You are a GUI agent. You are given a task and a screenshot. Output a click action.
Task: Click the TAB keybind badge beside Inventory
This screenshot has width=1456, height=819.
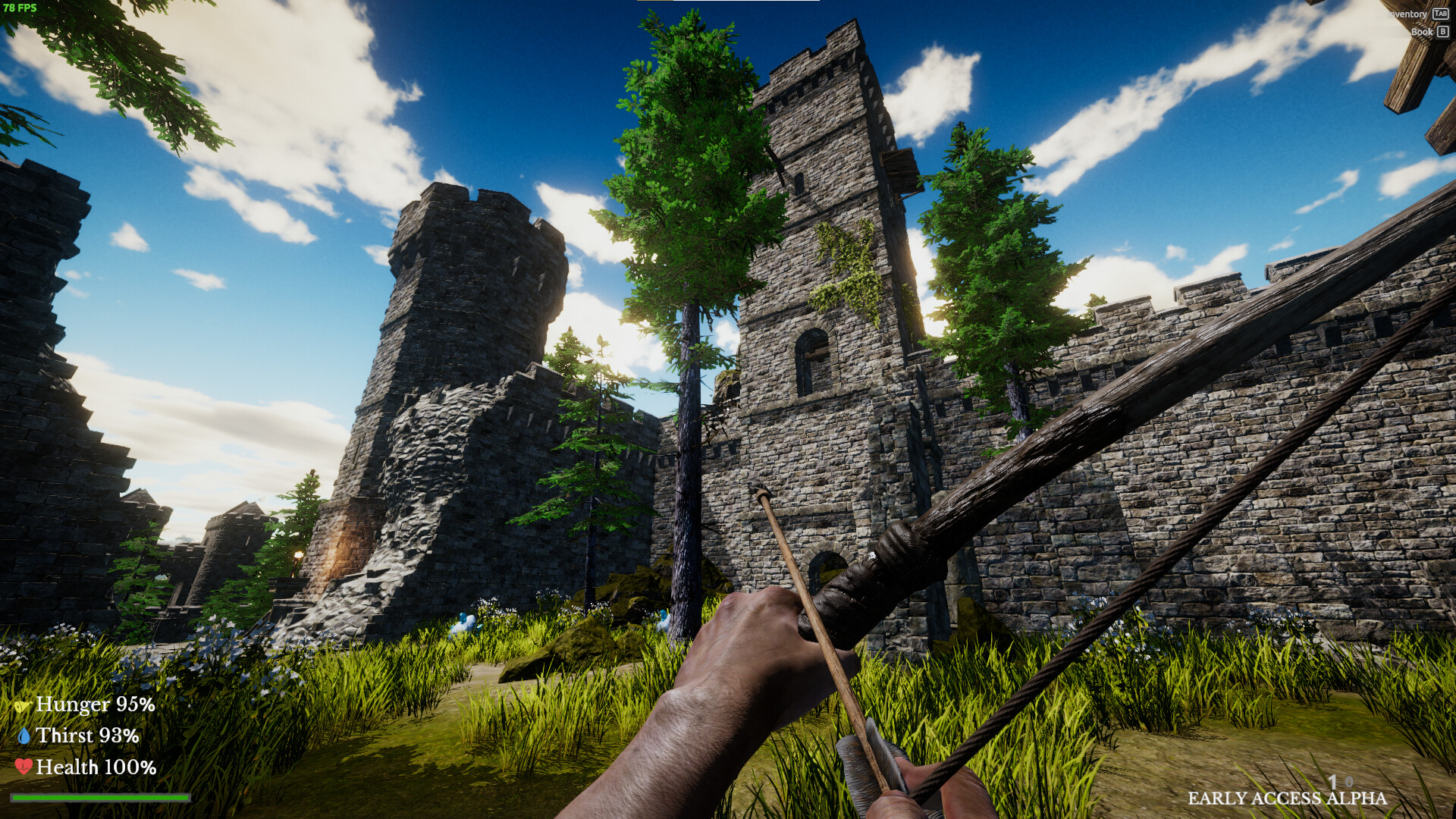point(1441,13)
